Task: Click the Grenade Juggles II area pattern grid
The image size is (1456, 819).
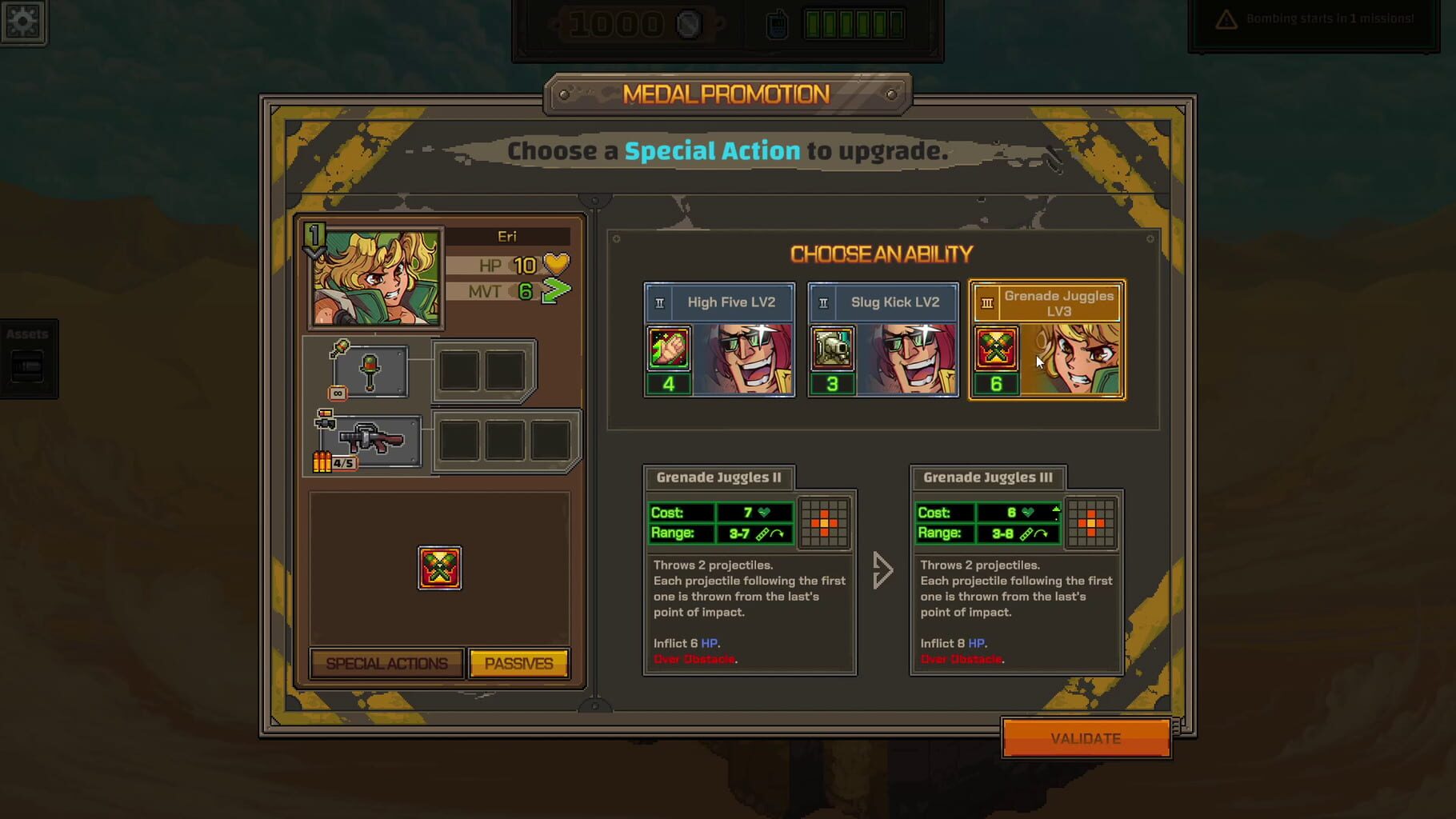Action: [x=824, y=522]
